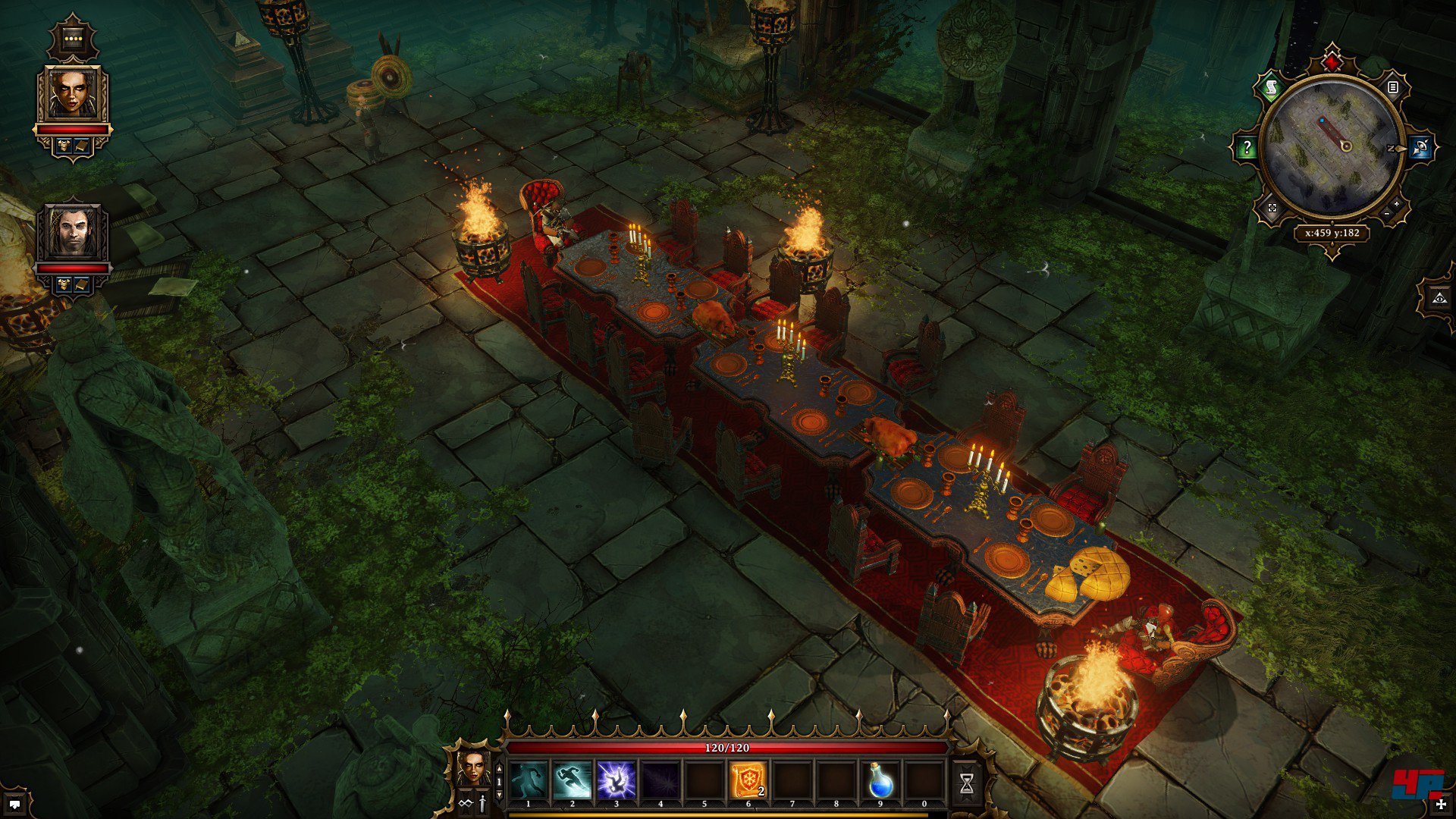Viewport: 1456px width, 819px height.
Task: Click the hotbar page up arrow
Action: (499, 768)
